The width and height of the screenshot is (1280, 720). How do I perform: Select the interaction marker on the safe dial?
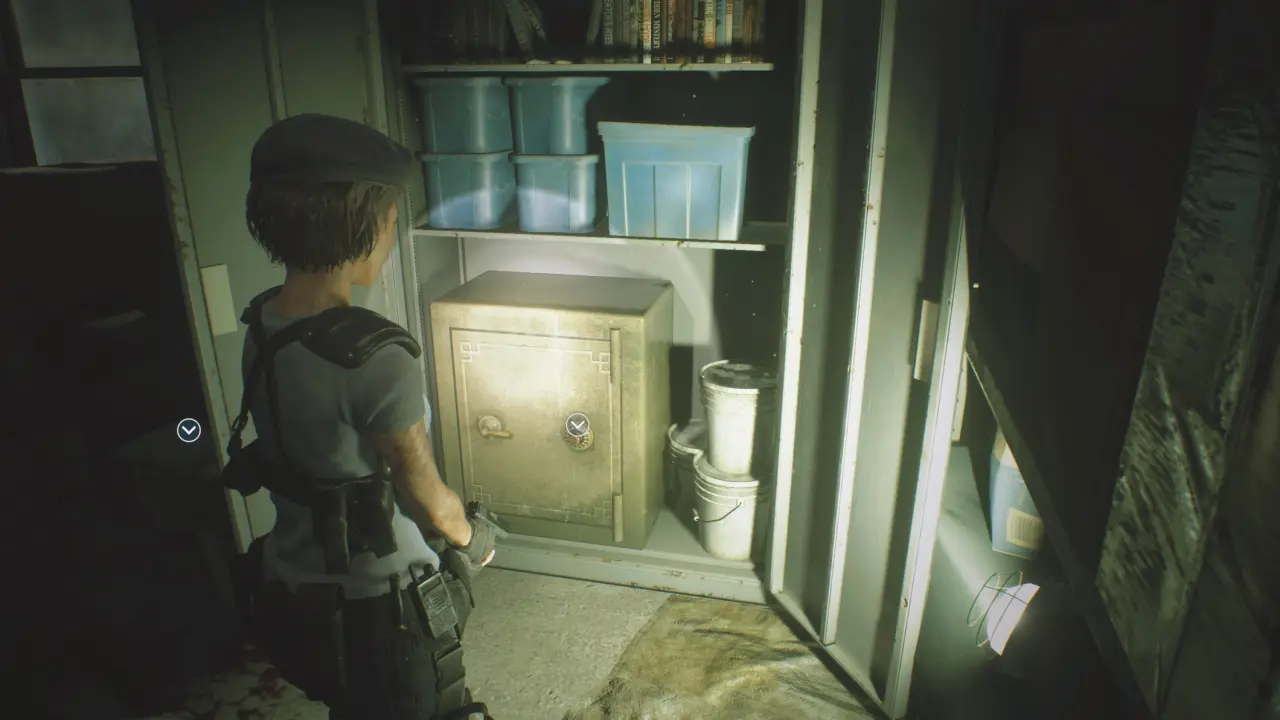click(x=577, y=426)
